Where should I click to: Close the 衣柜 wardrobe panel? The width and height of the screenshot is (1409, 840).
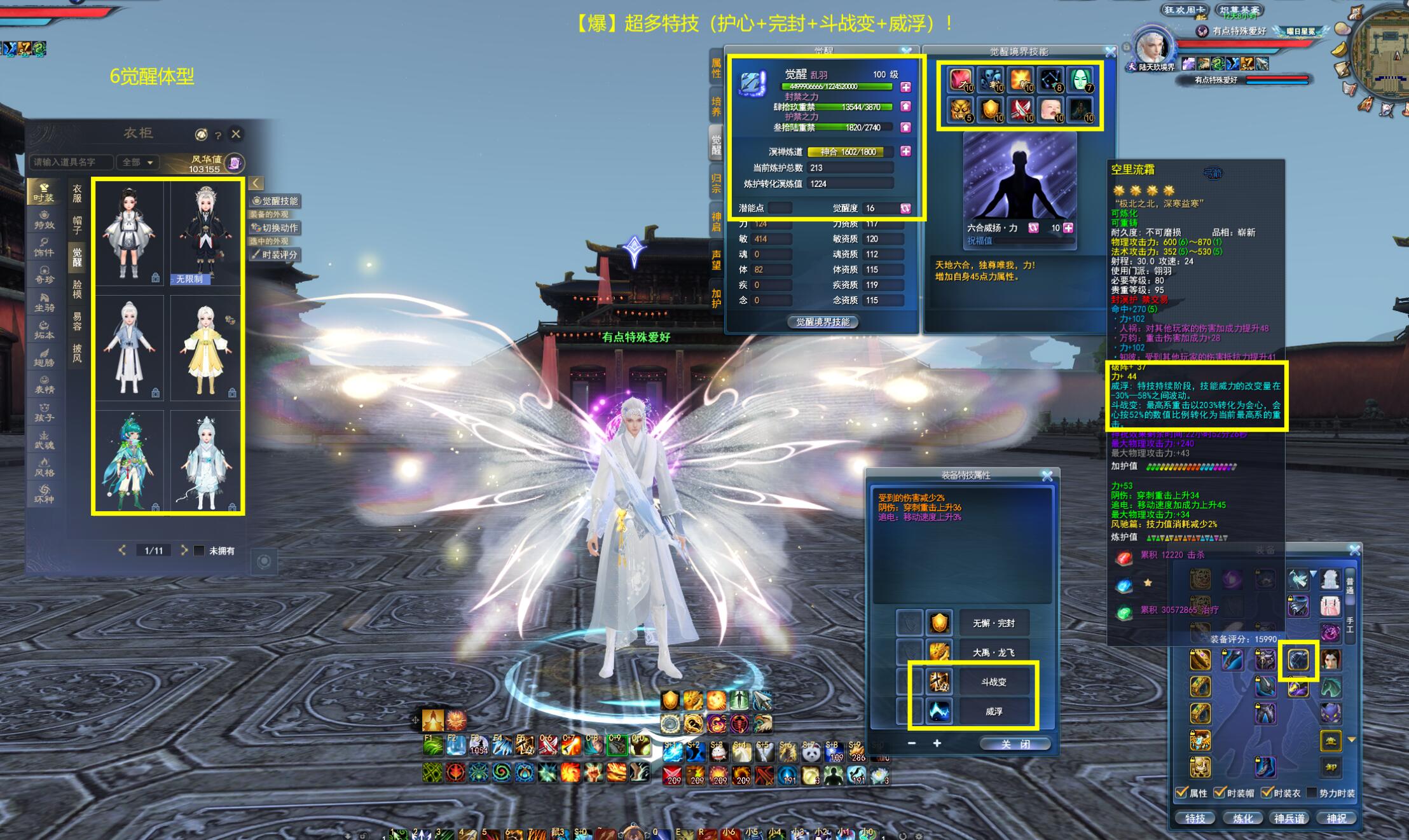click(236, 134)
